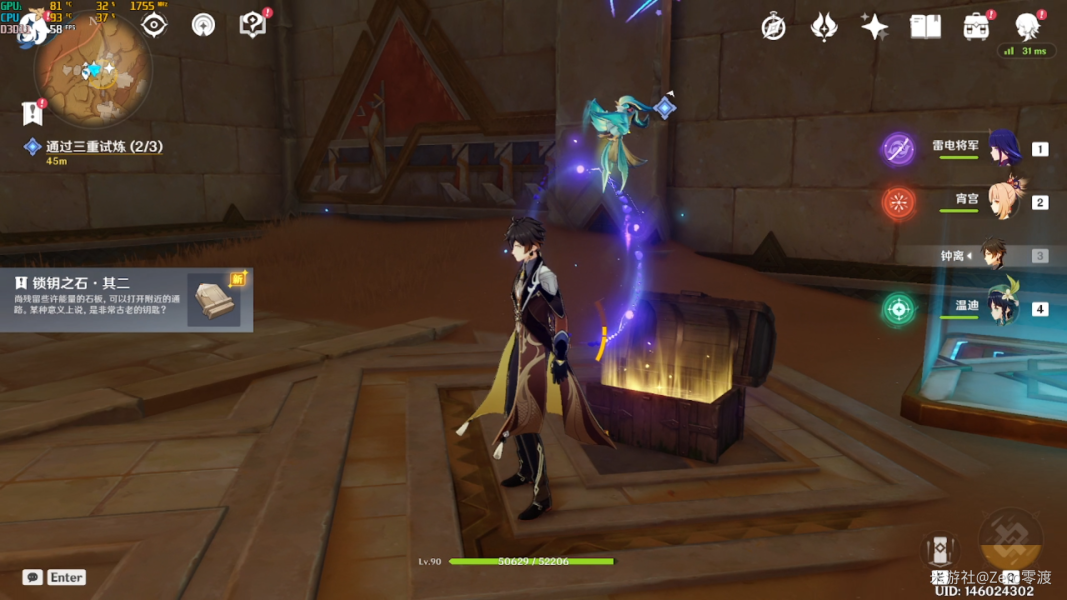Open the chat speech-bubble icon
This screenshot has height=600, width=1067.
(x=33, y=577)
